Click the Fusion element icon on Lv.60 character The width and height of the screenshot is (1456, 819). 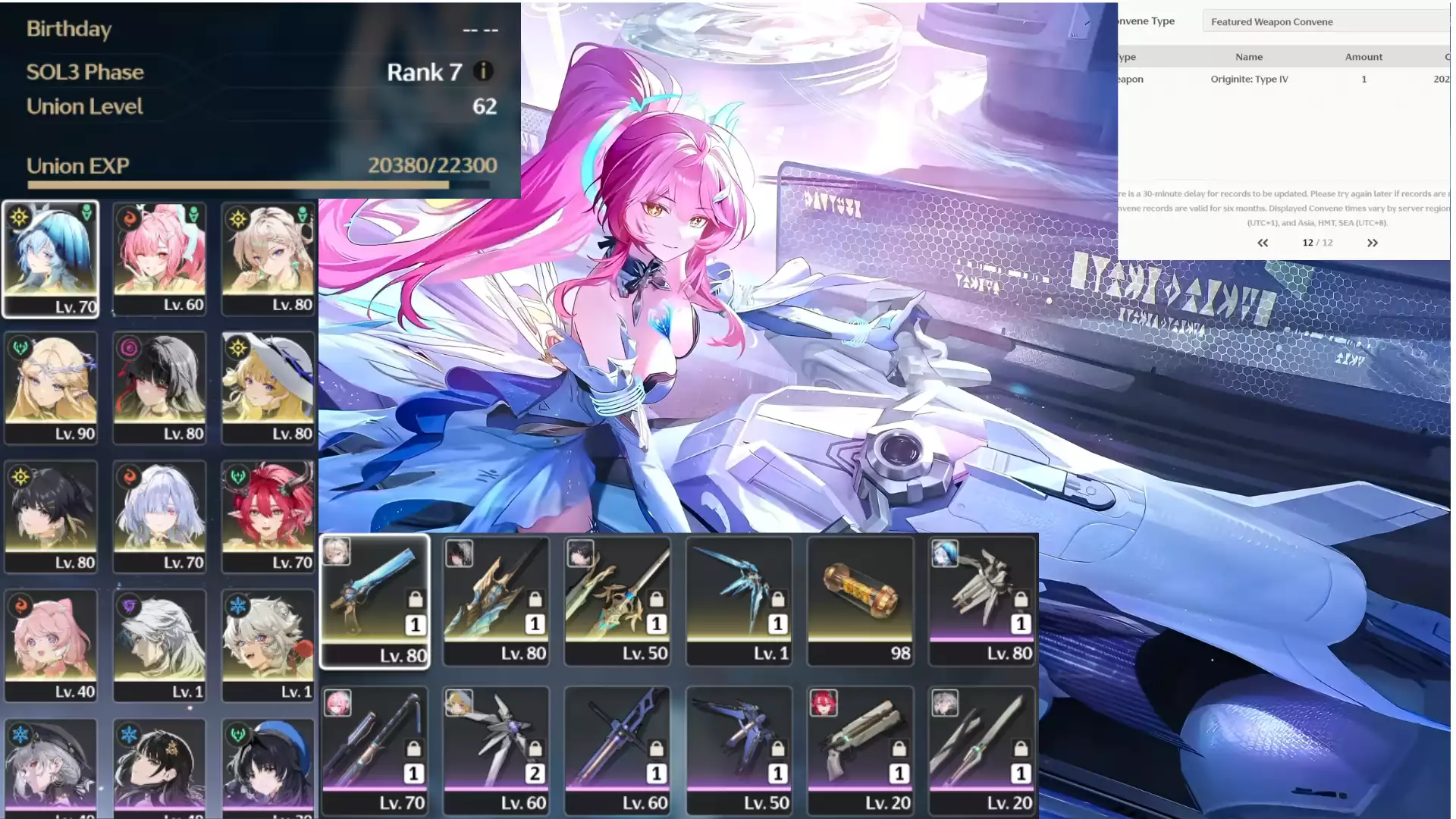[127, 220]
